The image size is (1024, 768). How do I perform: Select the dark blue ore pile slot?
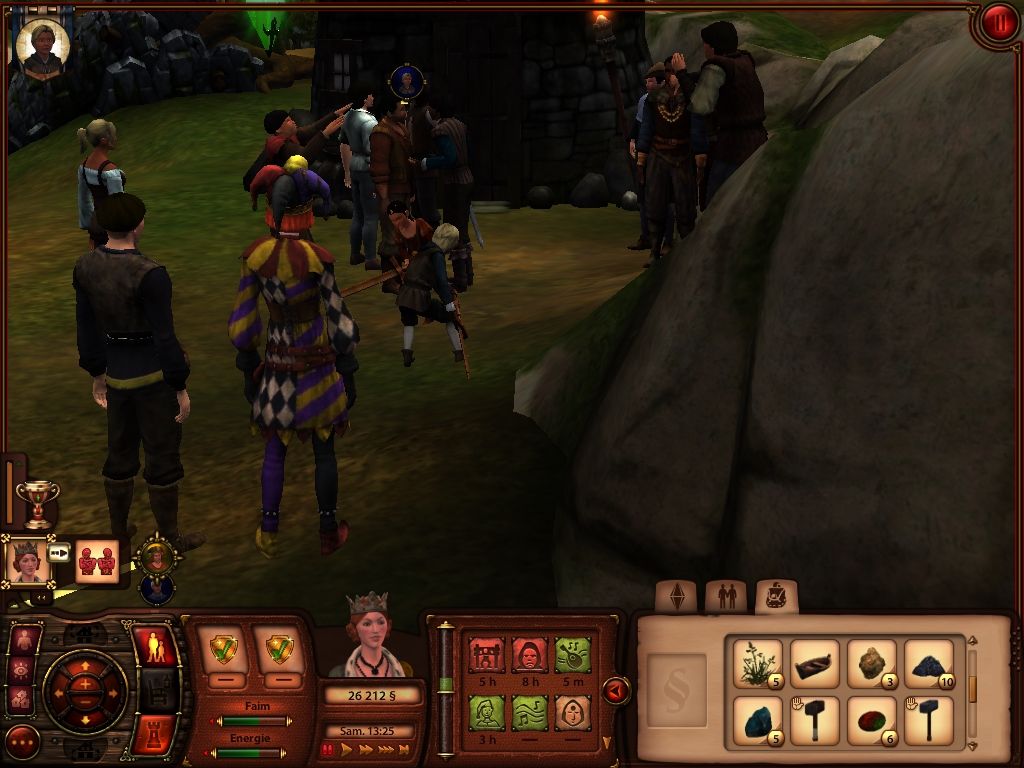pos(929,663)
